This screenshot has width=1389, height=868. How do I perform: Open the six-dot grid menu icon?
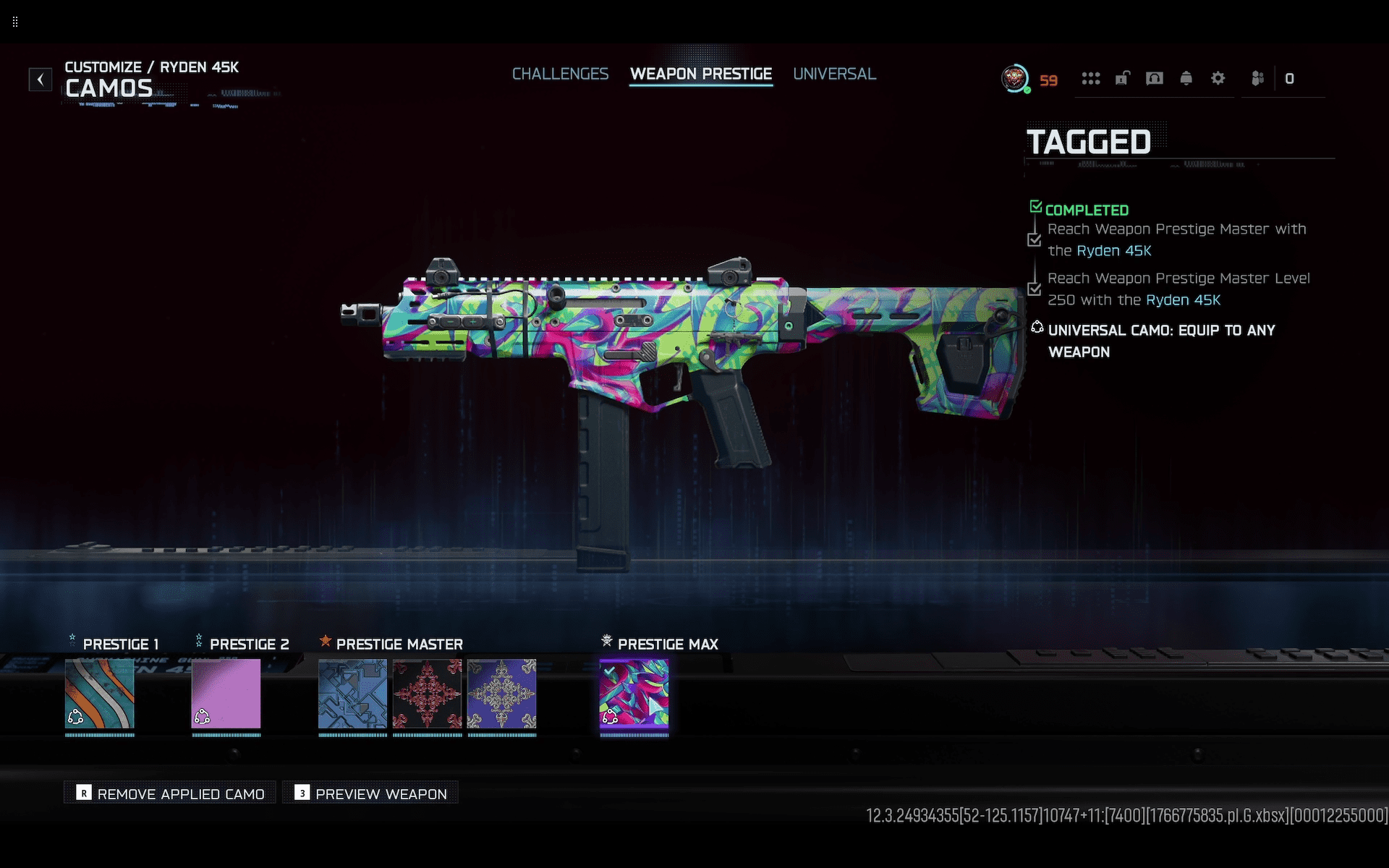pos(1090,78)
